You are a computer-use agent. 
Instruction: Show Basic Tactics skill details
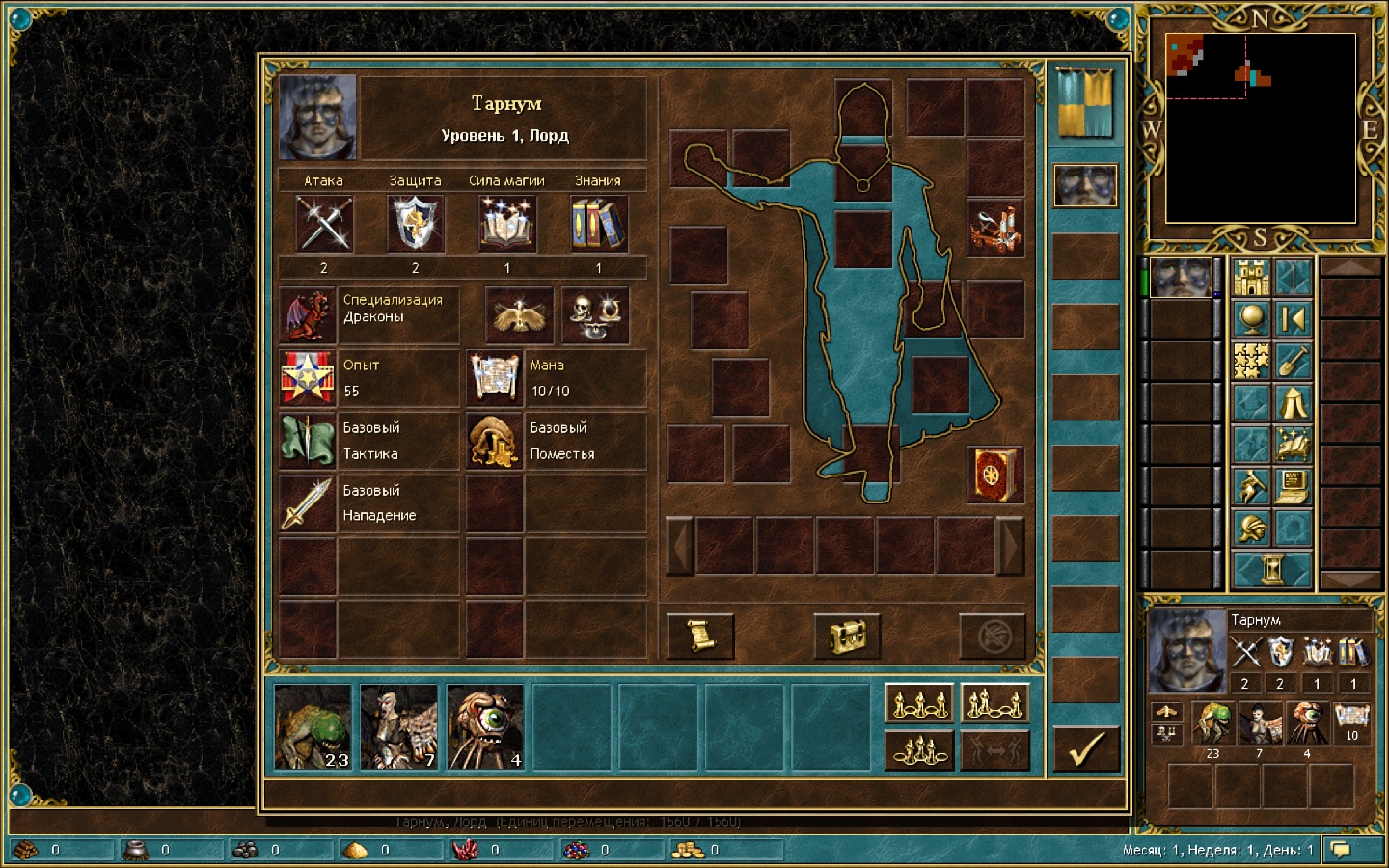308,441
